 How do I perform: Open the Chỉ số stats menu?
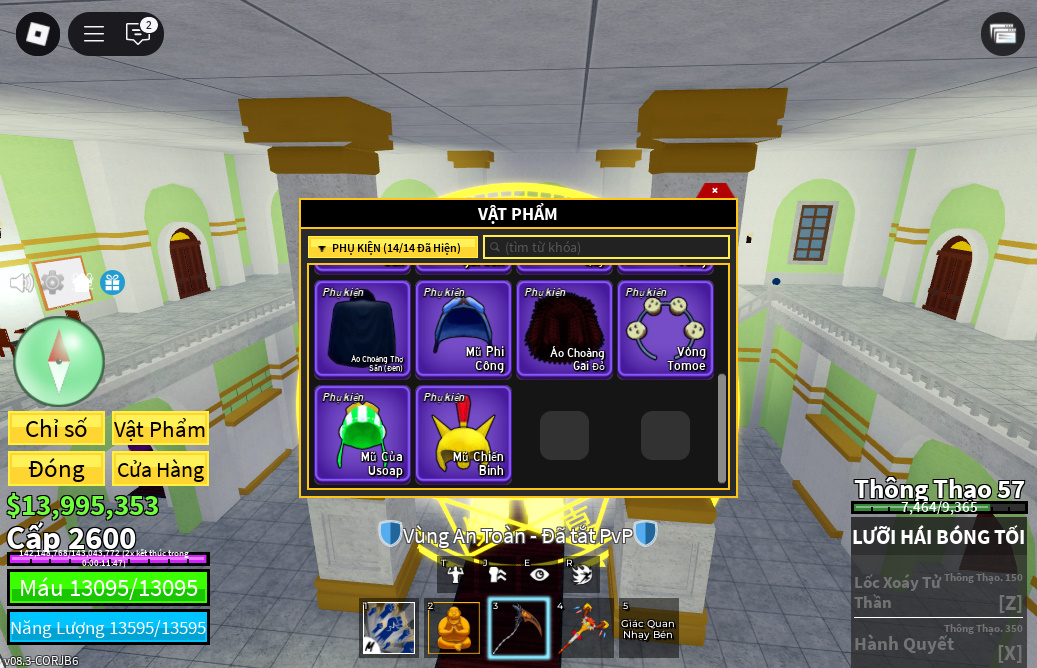(x=56, y=429)
